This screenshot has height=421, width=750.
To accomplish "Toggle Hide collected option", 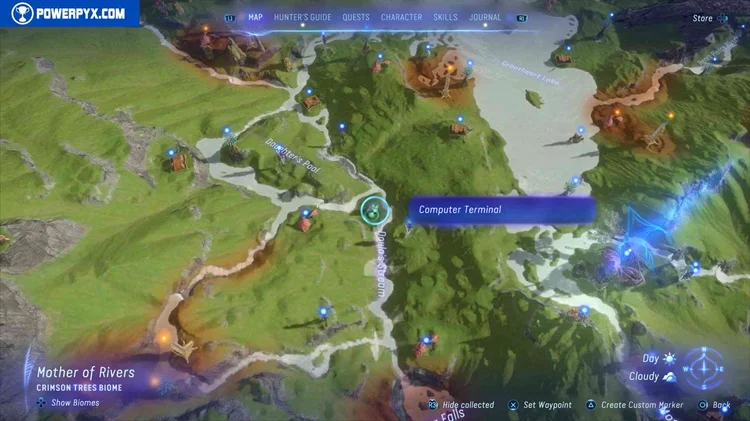I will coord(462,405).
